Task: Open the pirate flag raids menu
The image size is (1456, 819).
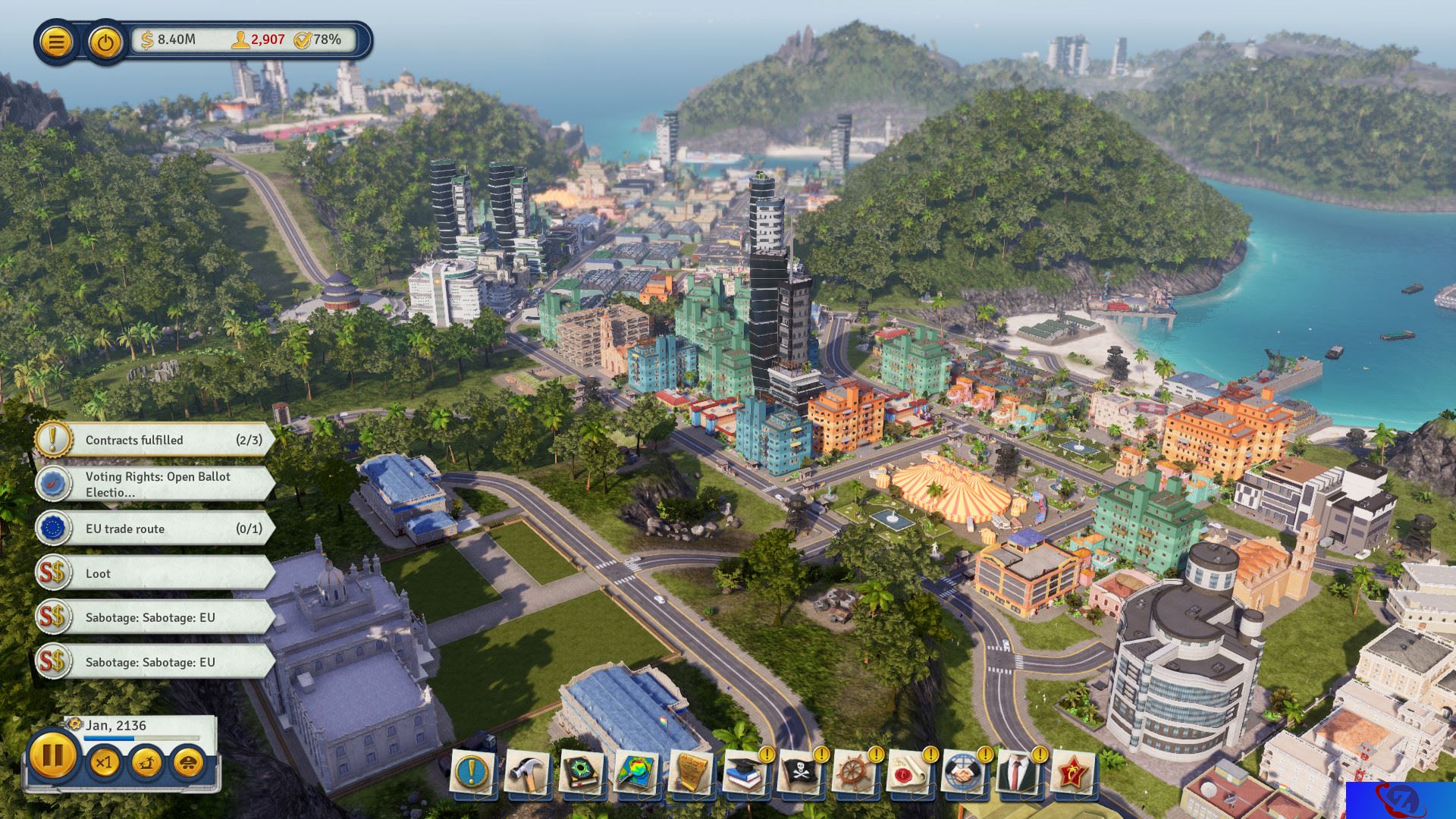Action: (800, 773)
